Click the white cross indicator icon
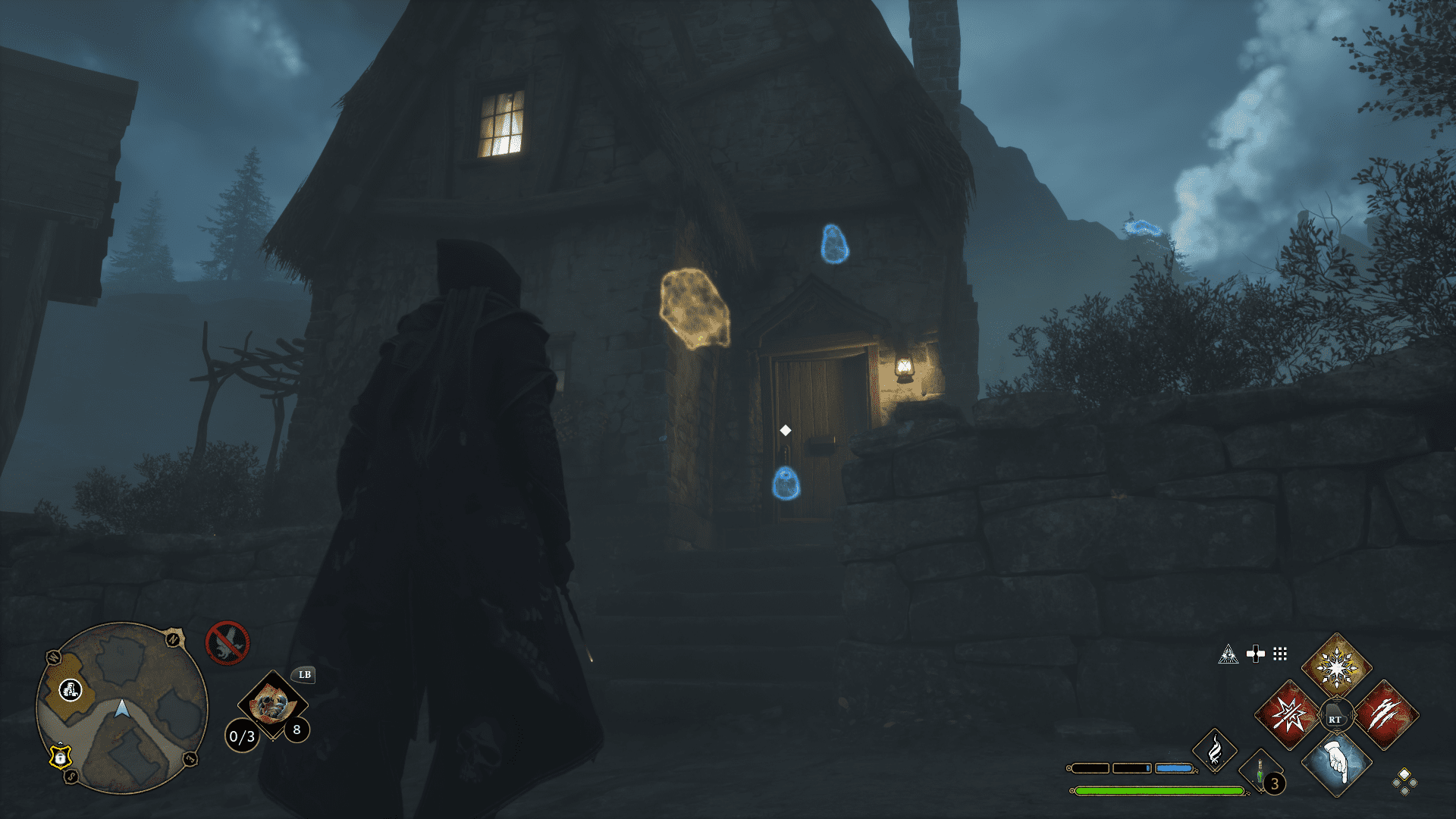Image resolution: width=1456 pixels, height=819 pixels. click(1255, 654)
